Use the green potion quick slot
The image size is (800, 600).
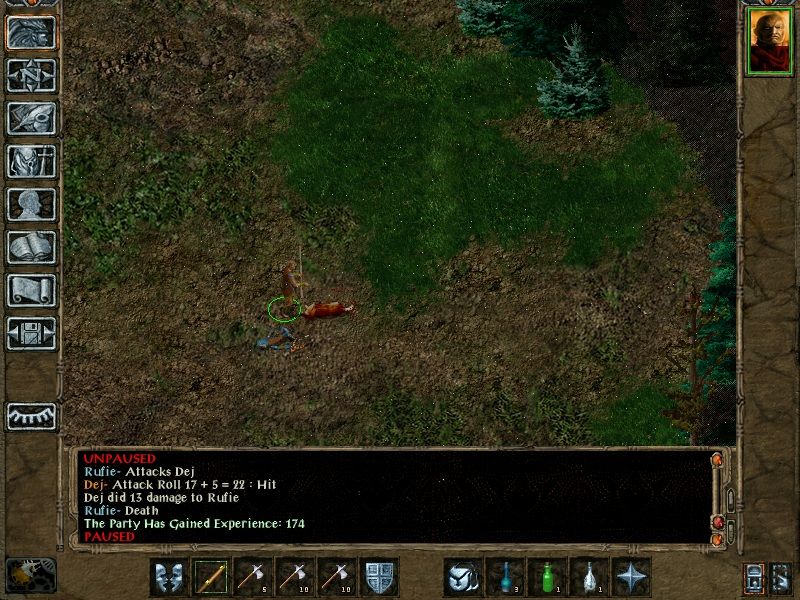pyautogui.click(x=548, y=577)
